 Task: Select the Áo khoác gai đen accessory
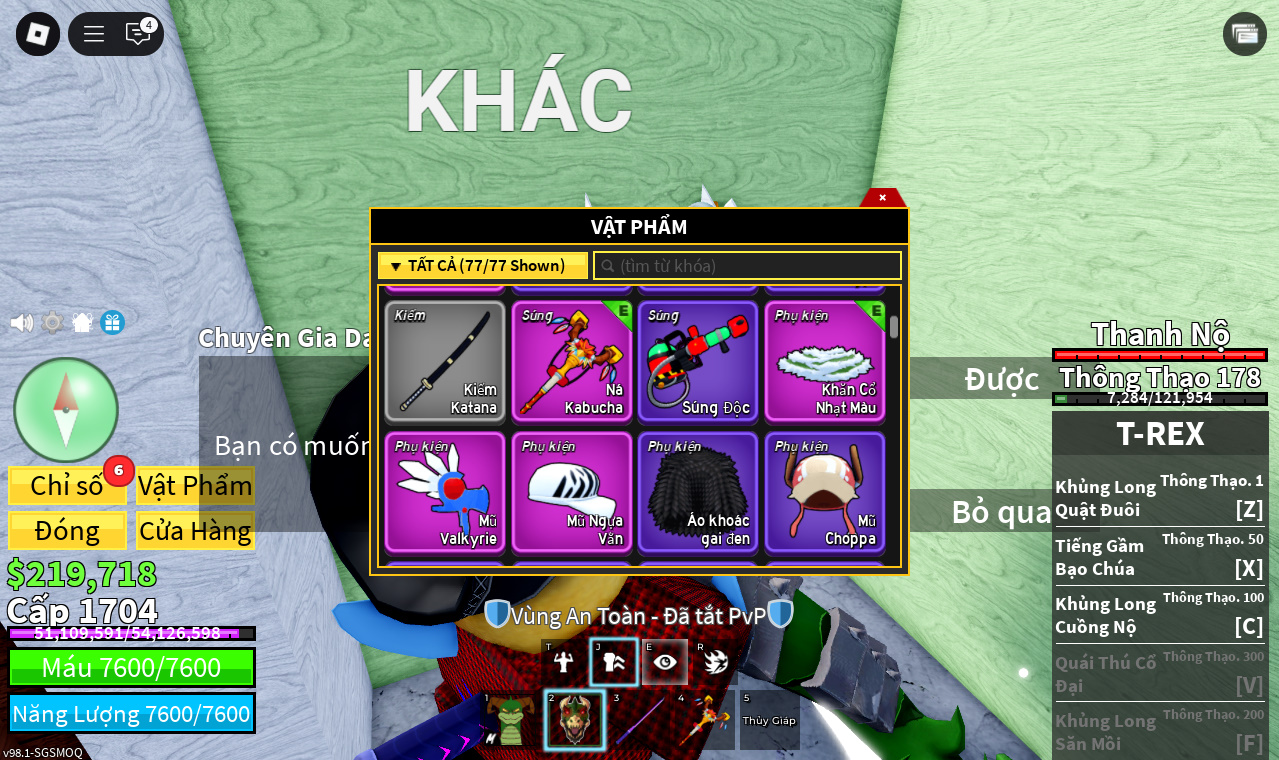[698, 492]
